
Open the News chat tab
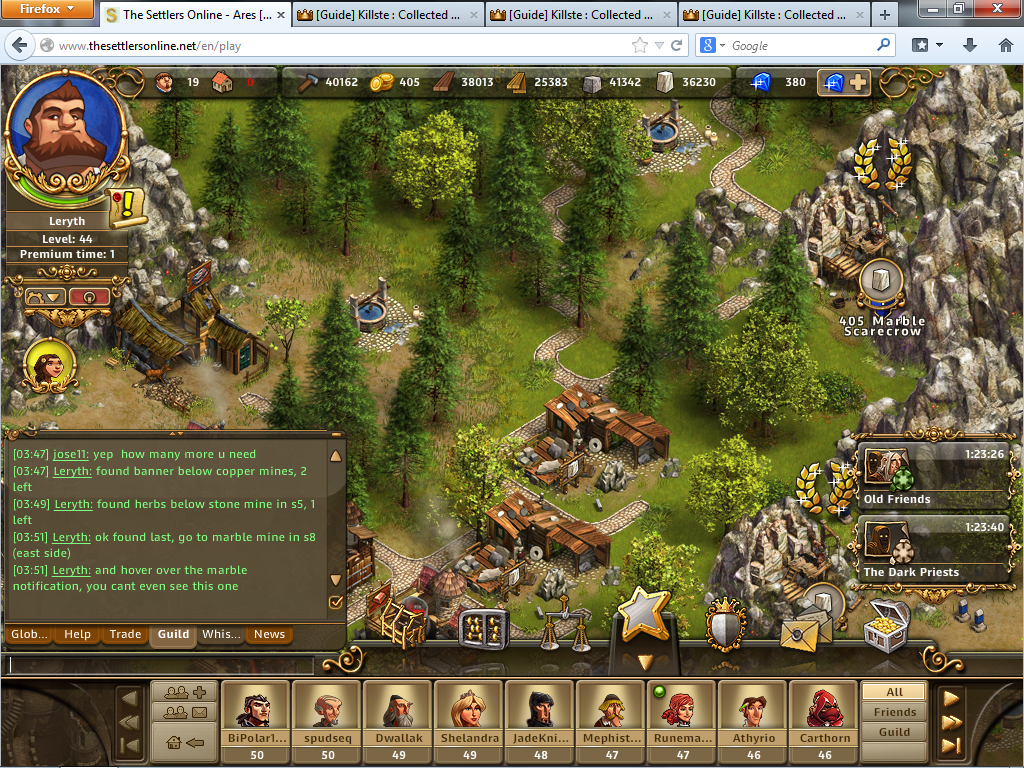pyautogui.click(x=269, y=634)
